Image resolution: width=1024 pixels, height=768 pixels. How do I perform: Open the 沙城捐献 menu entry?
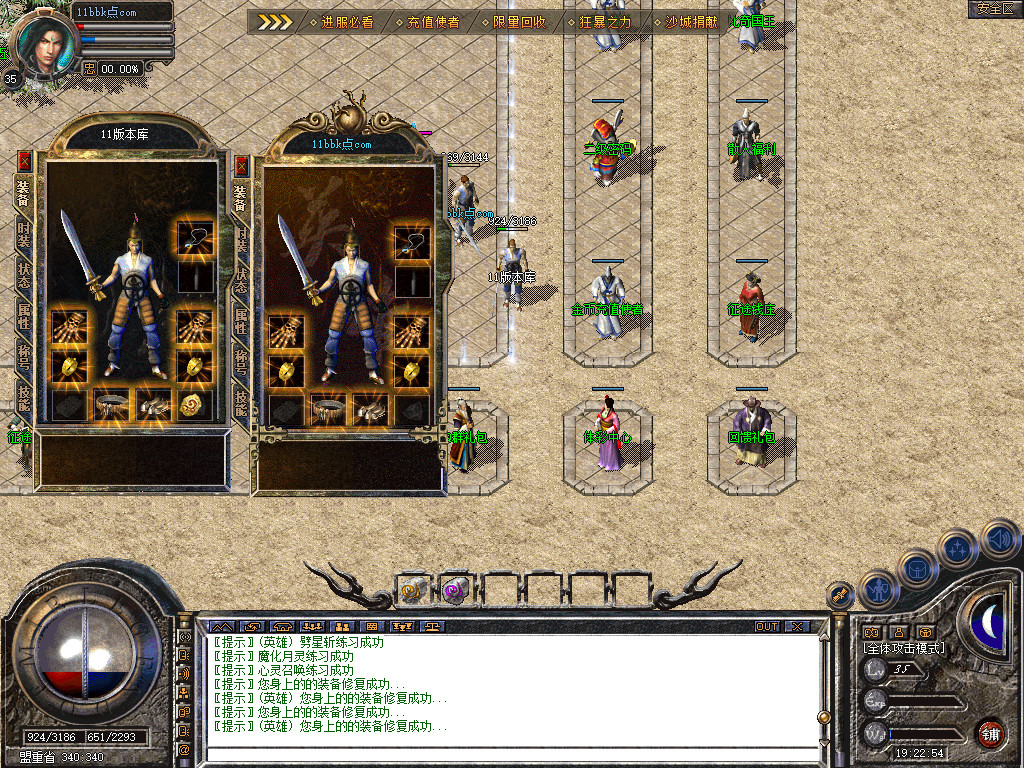click(x=690, y=22)
